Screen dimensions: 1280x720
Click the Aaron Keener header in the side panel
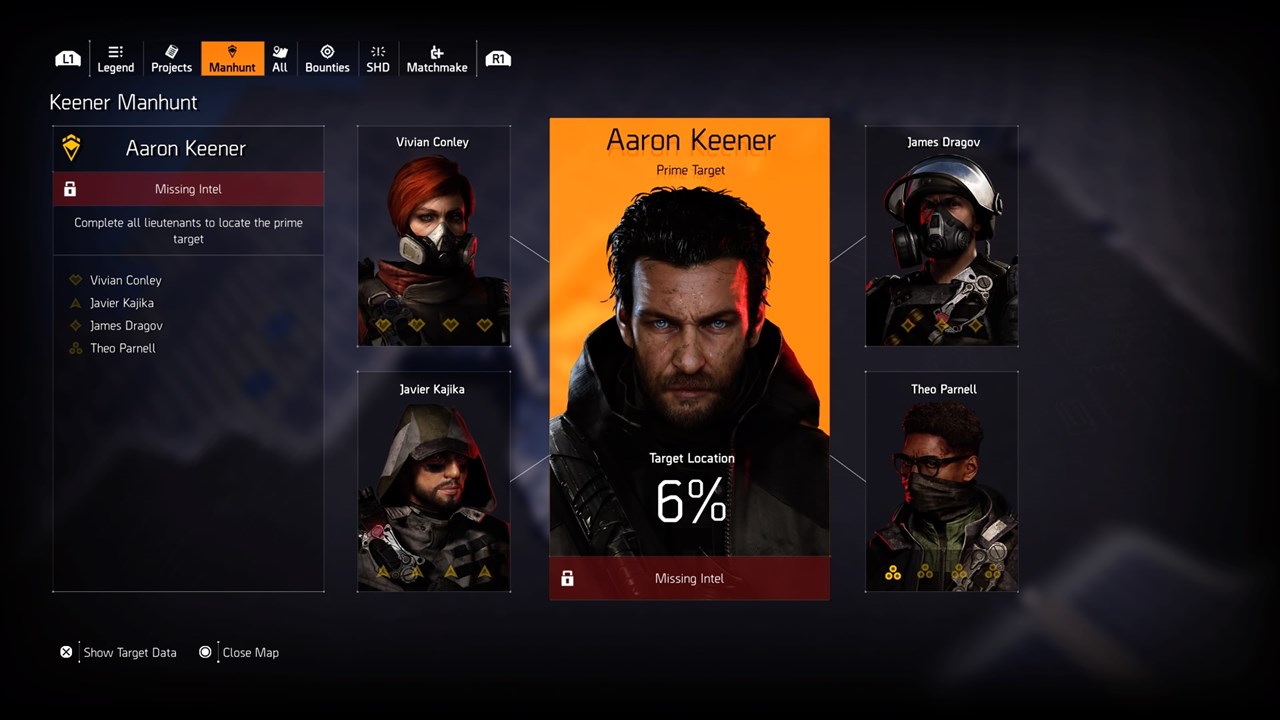pos(187,149)
